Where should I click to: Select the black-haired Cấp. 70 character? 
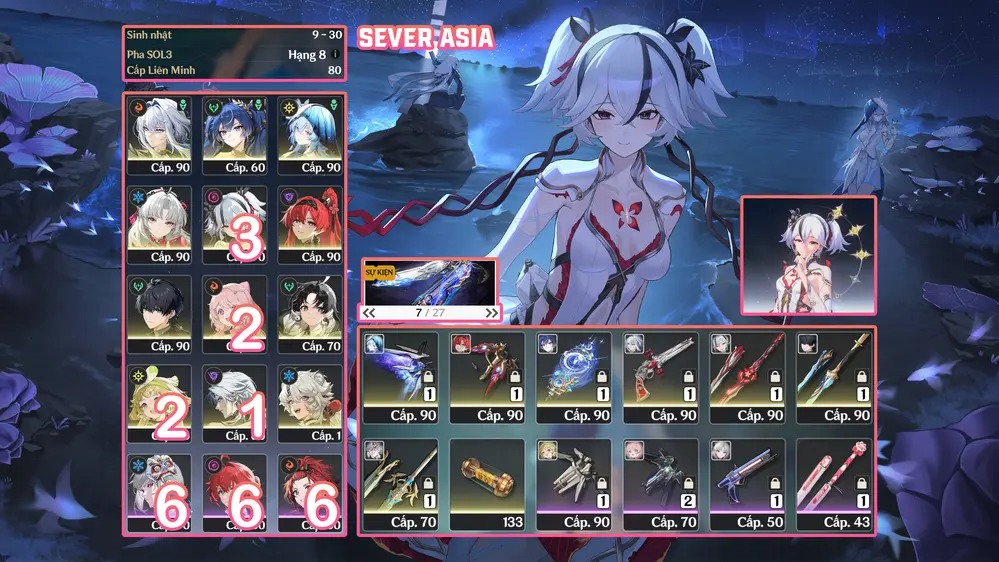coord(309,313)
